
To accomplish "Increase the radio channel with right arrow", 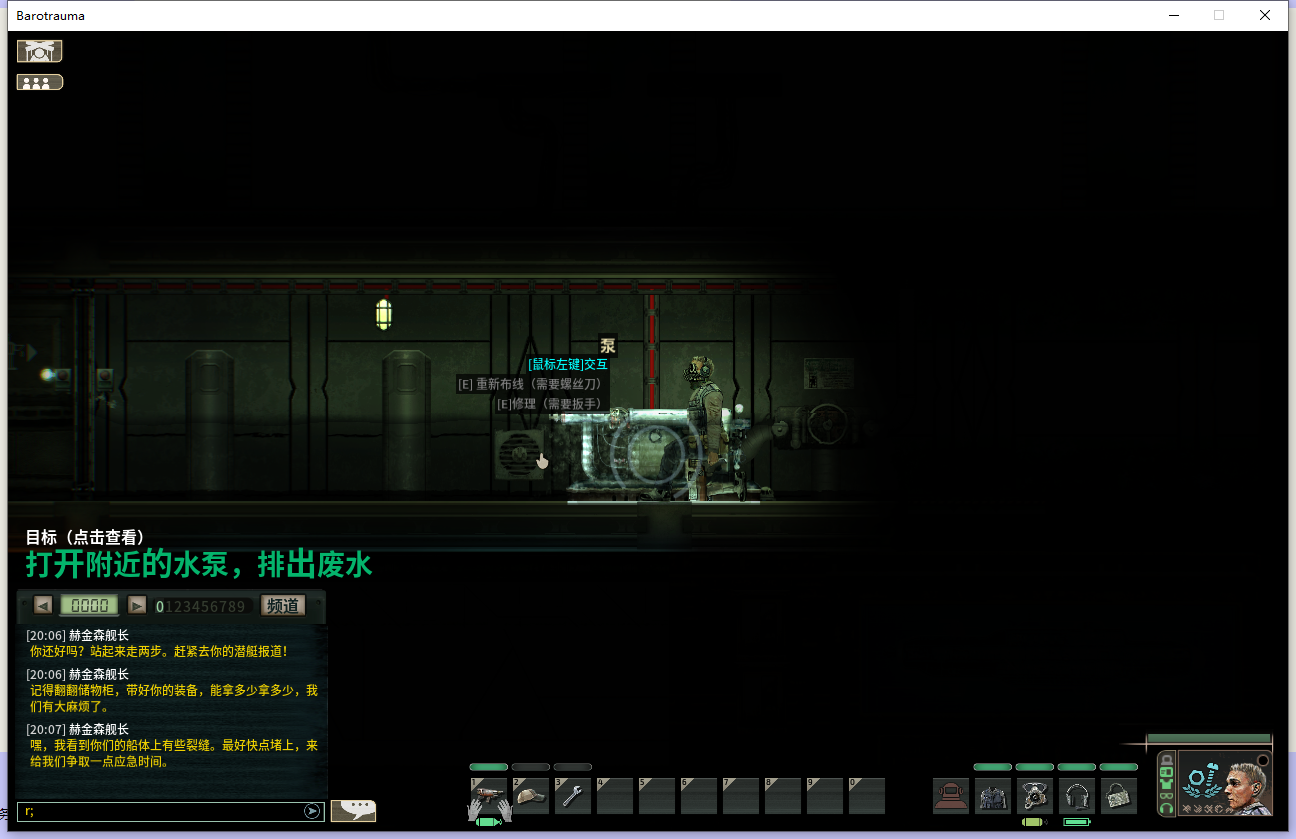I will pyautogui.click(x=137, y=605).
